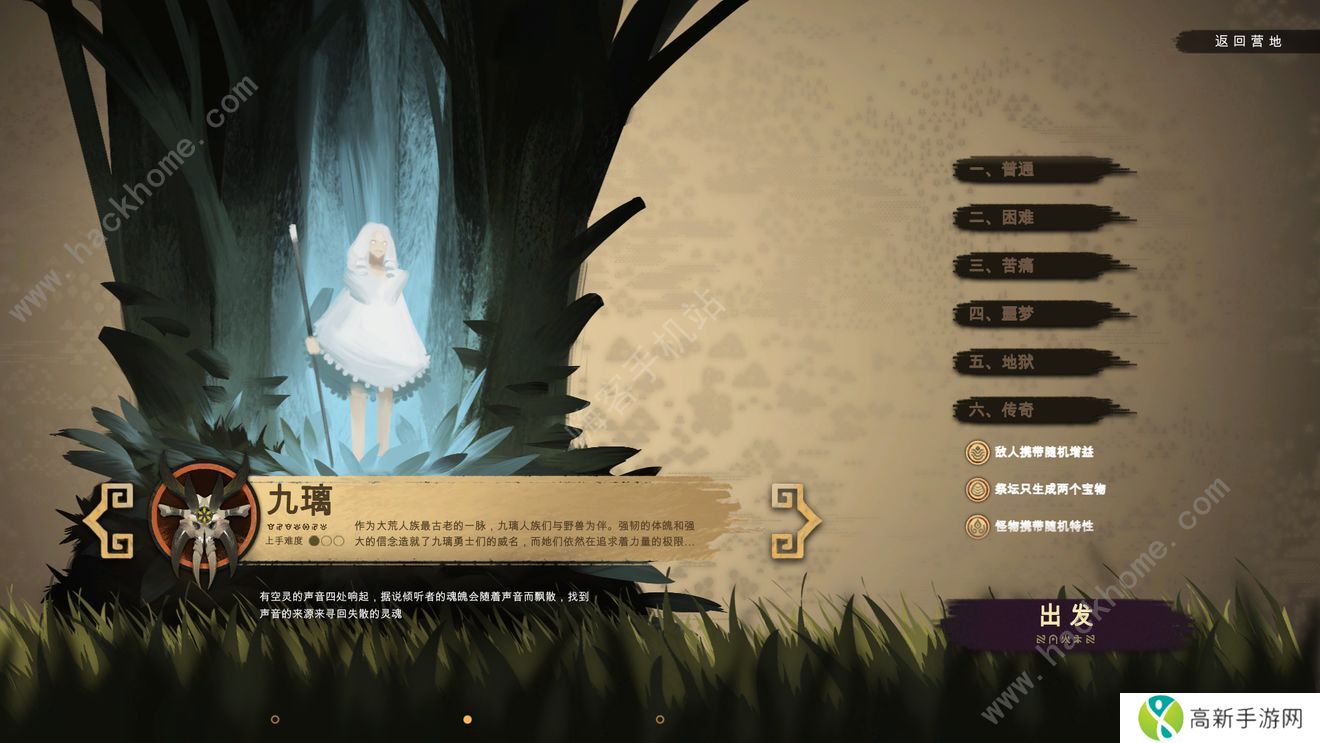The width and height of the screenshot is (1320, 743).
Task: Pick the 苦痛 difficulty option
Action: pos(1040,266)
